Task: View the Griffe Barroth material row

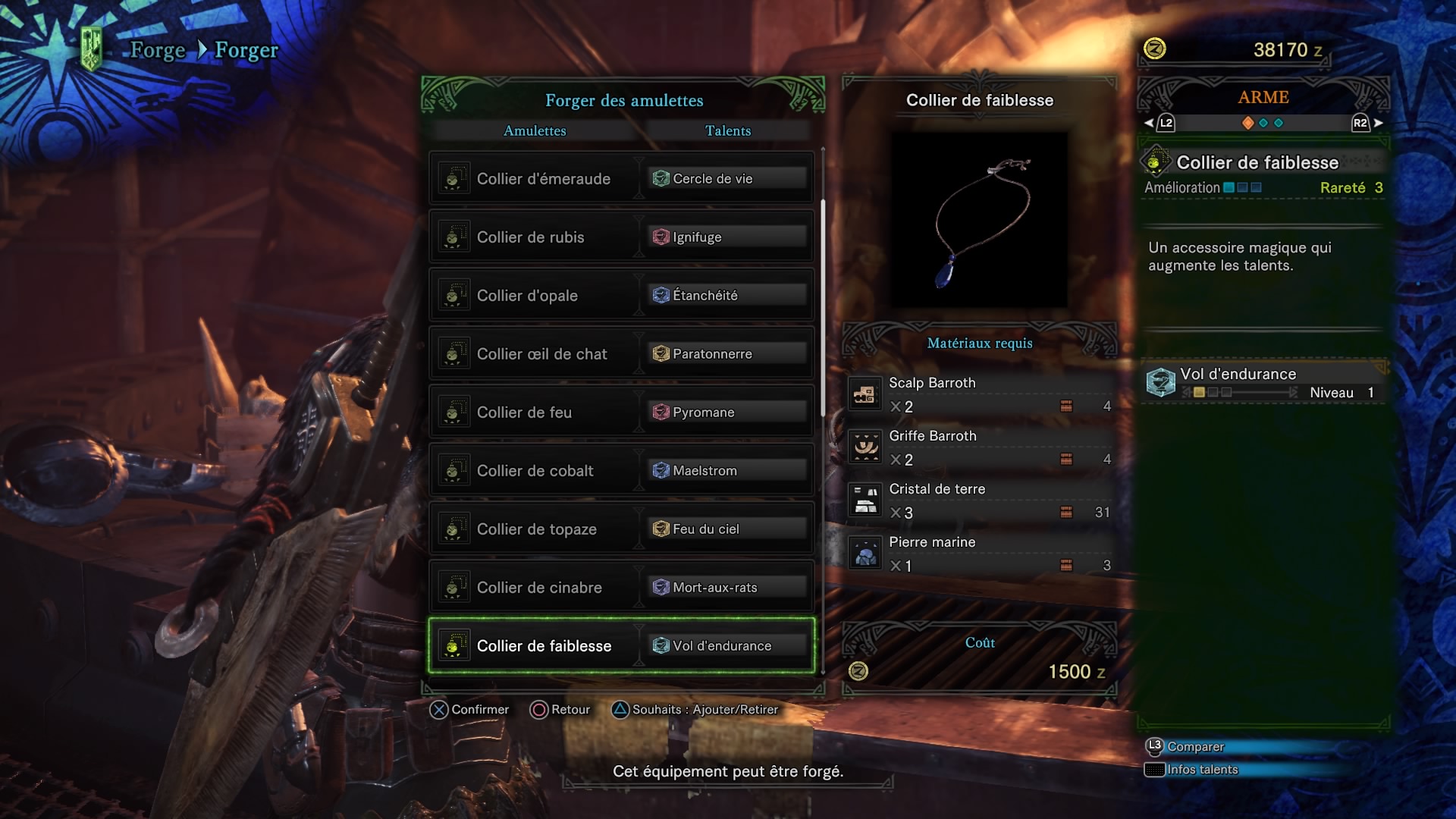Action: [x=980, y=447]
